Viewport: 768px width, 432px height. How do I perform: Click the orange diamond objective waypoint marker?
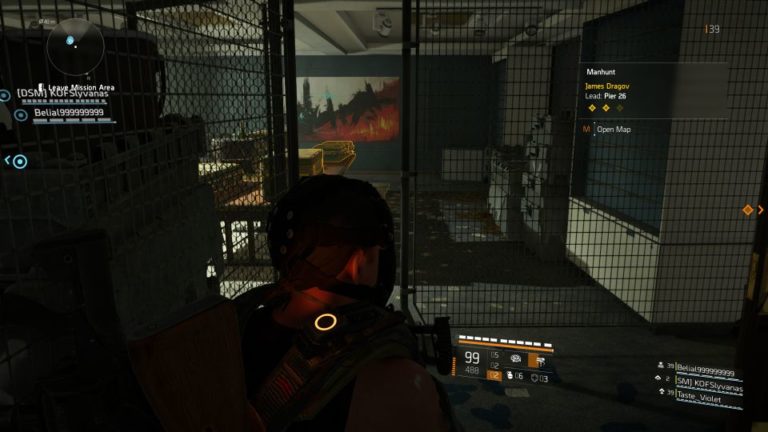[x=747, y=210]
